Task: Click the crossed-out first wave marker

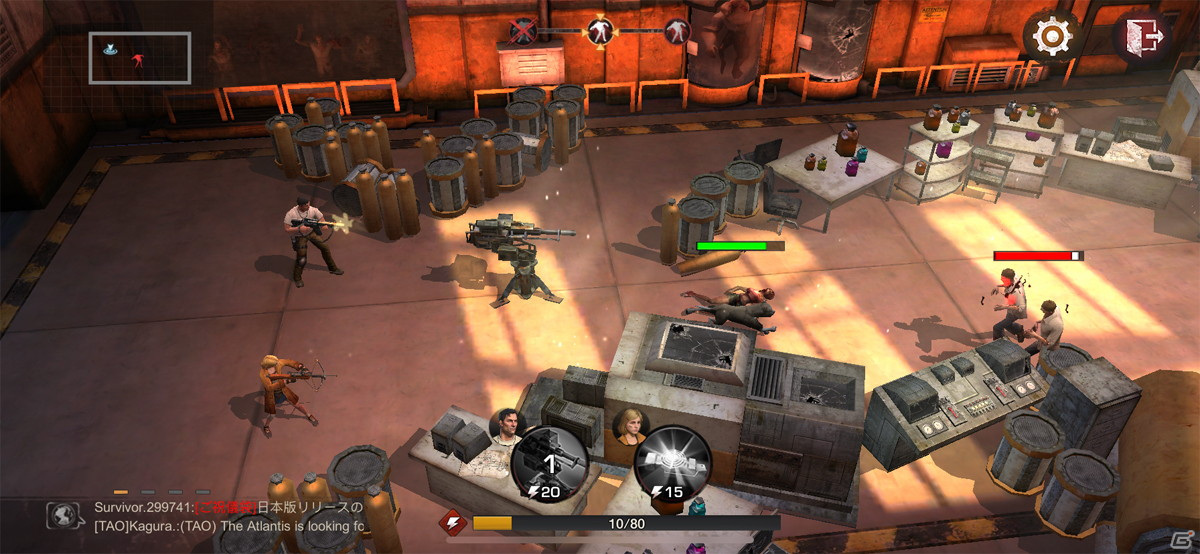Action: (x=523, y=31)
